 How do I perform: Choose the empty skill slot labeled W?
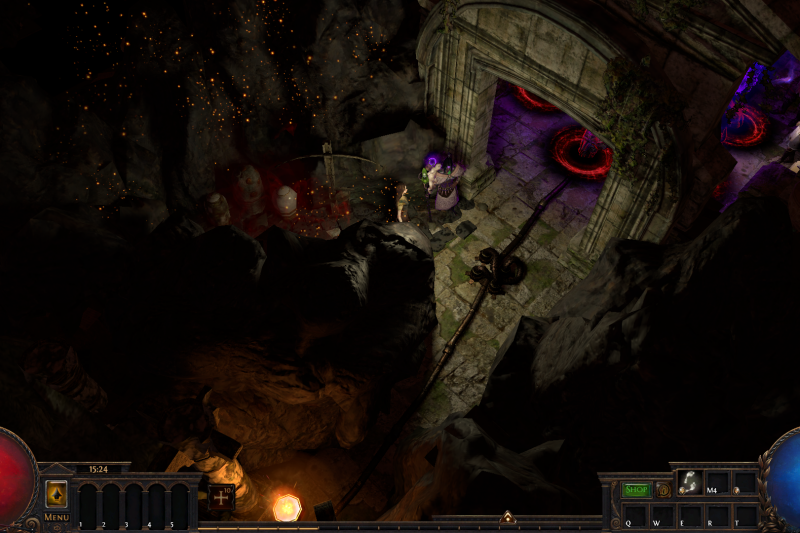(663, 514)
